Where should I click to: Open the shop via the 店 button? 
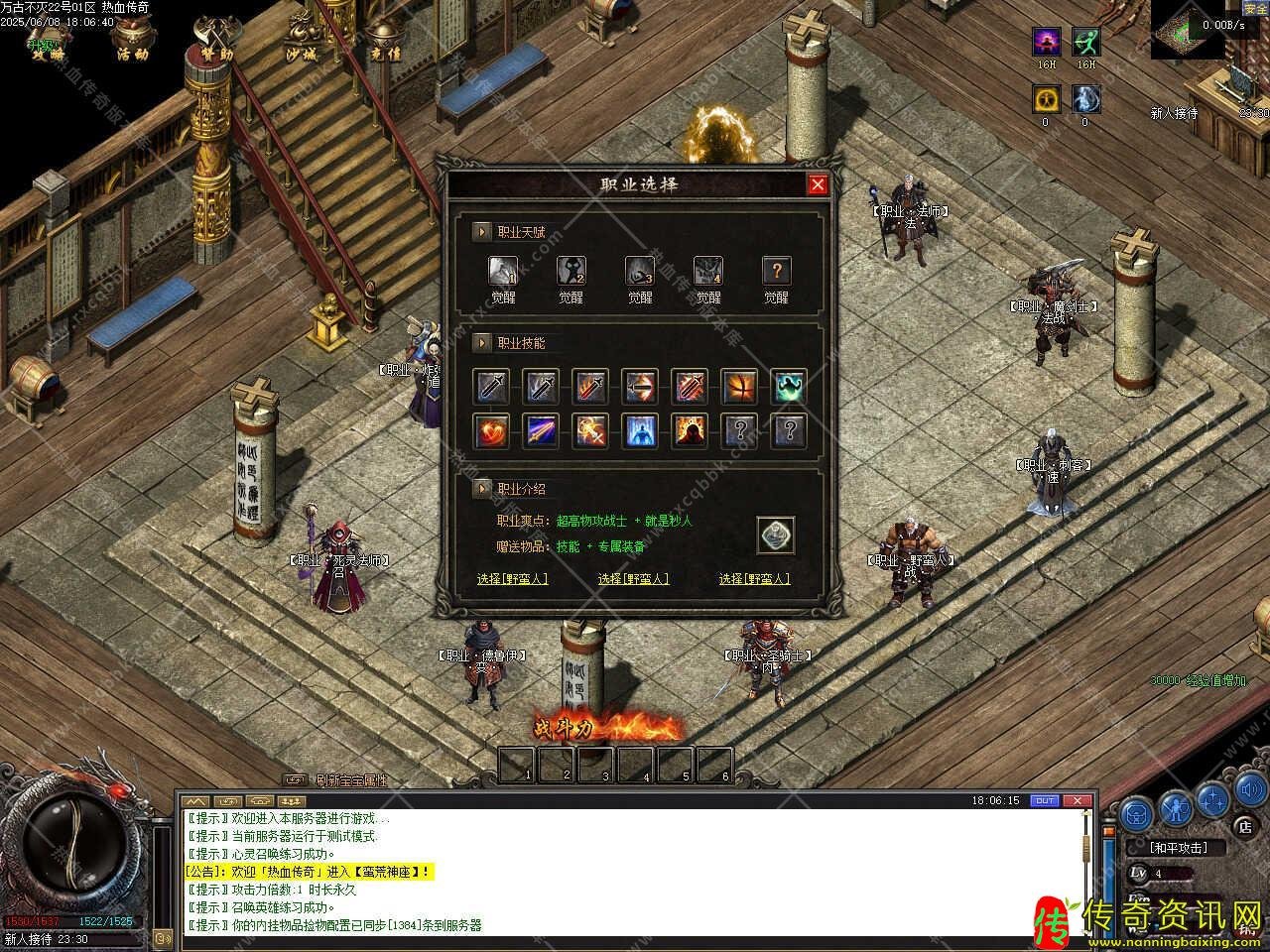(x=1244, y=825)
